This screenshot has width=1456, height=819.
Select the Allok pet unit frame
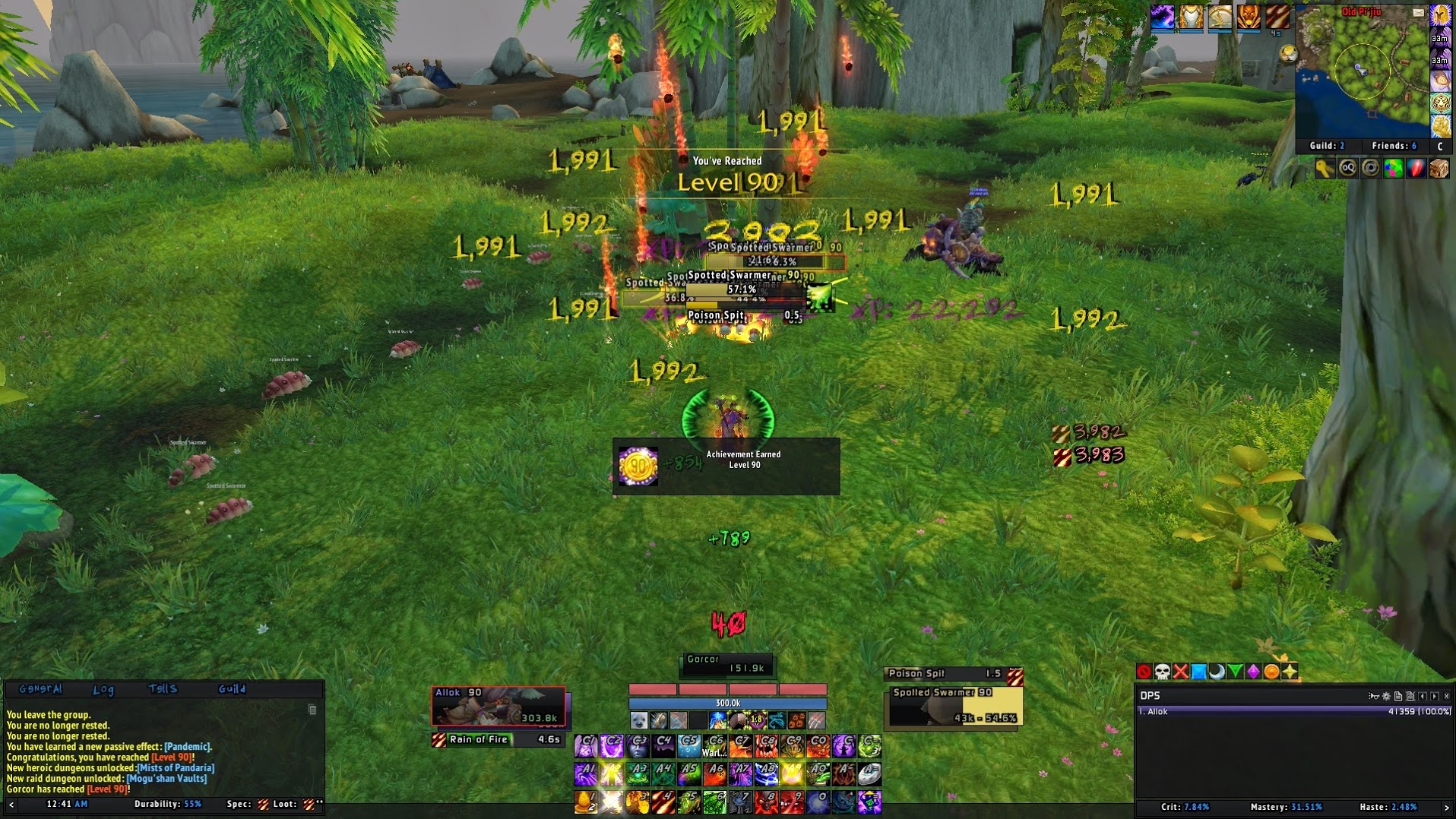[499, 706]
